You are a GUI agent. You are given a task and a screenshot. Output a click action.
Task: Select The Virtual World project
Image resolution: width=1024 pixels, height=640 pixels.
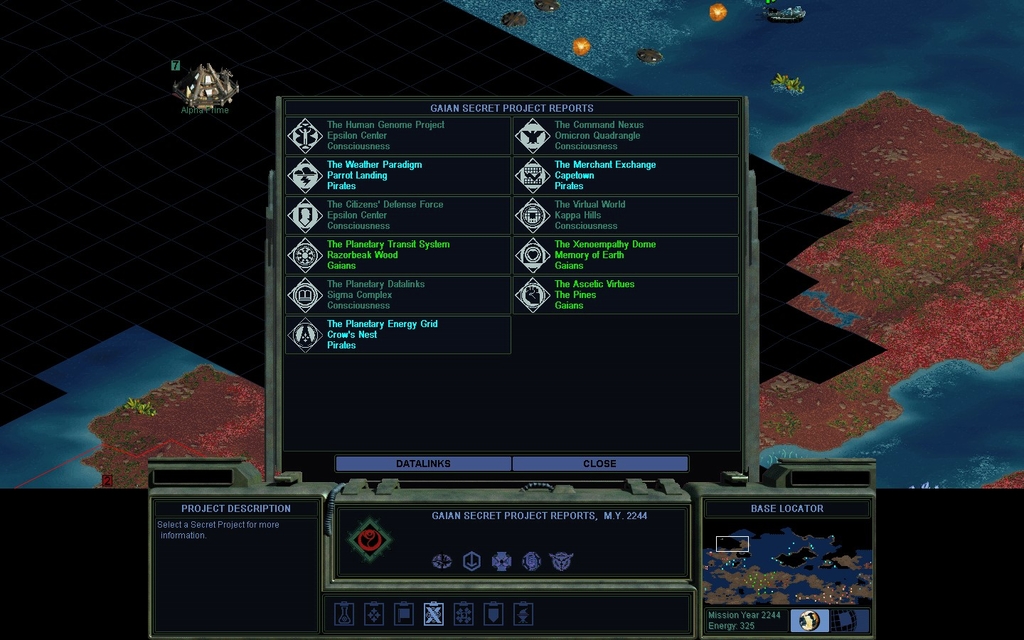click(x=626, y=215)
